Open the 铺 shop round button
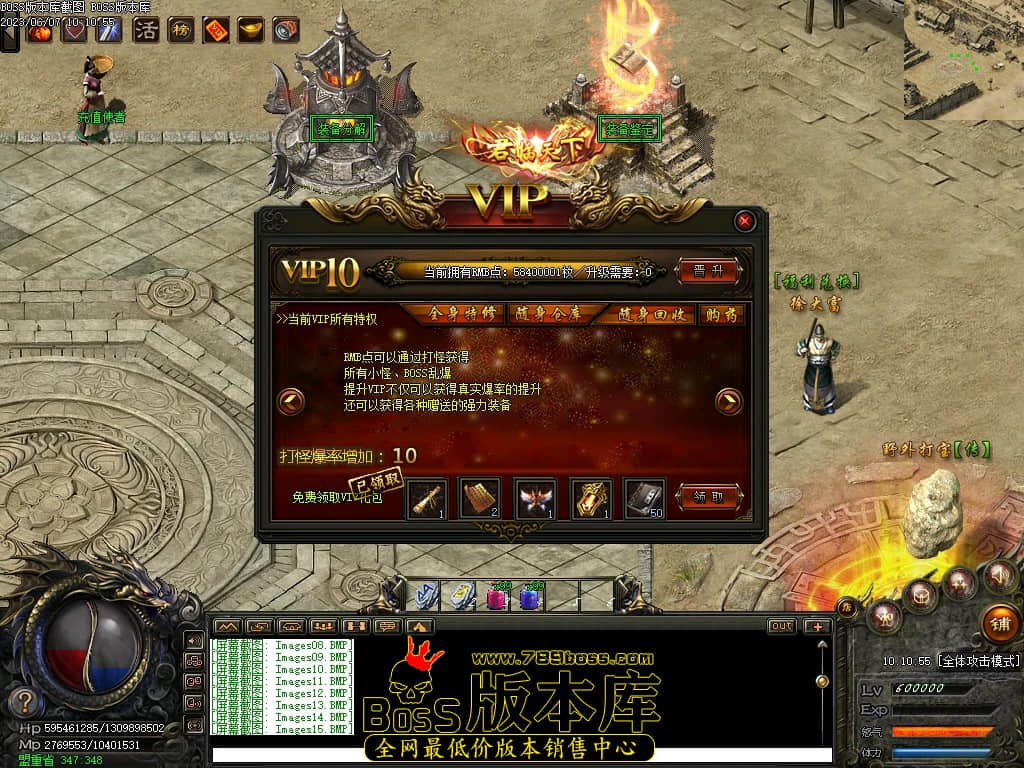 coord(1000,622)
